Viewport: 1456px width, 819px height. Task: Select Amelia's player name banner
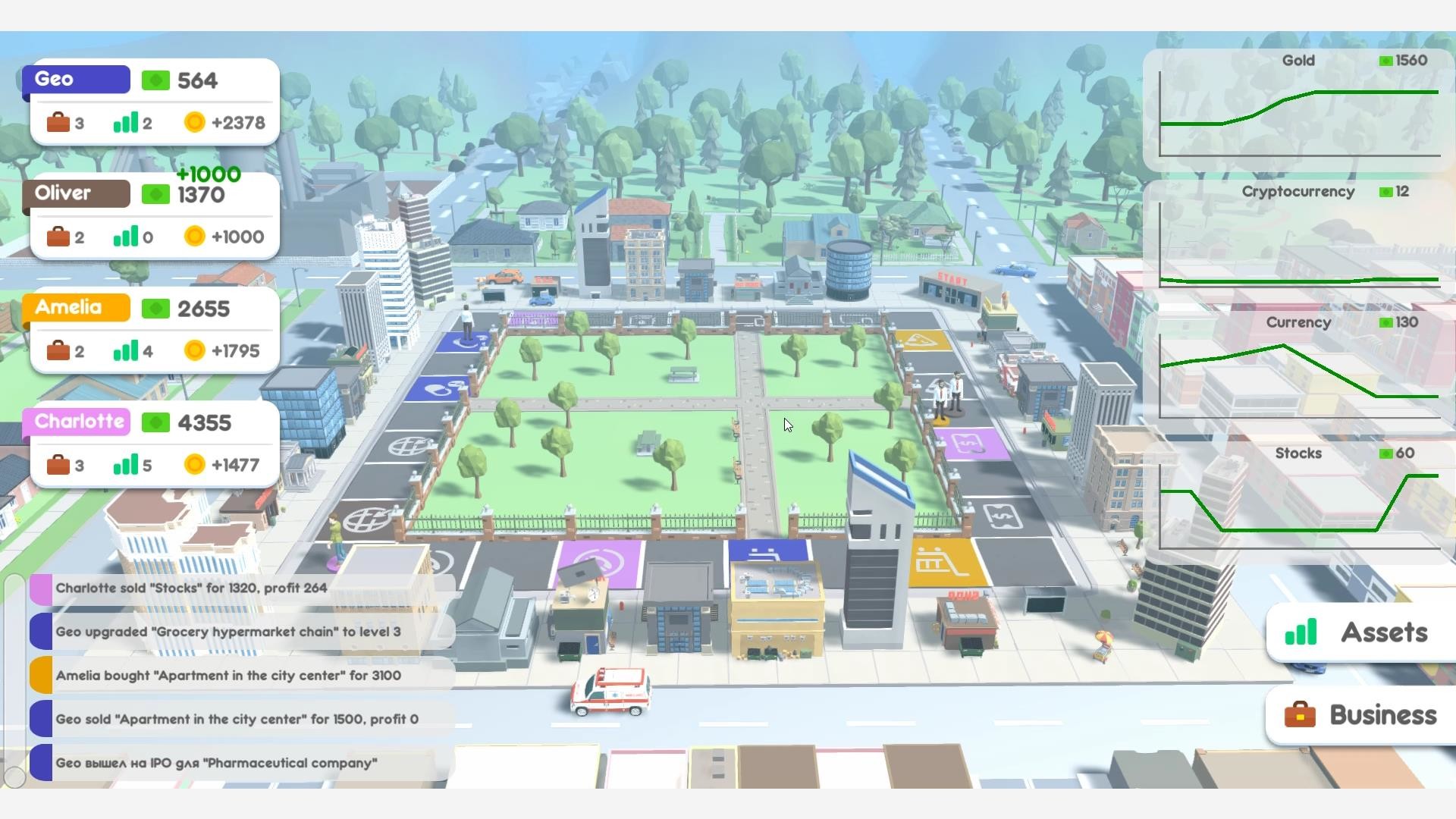75,308
